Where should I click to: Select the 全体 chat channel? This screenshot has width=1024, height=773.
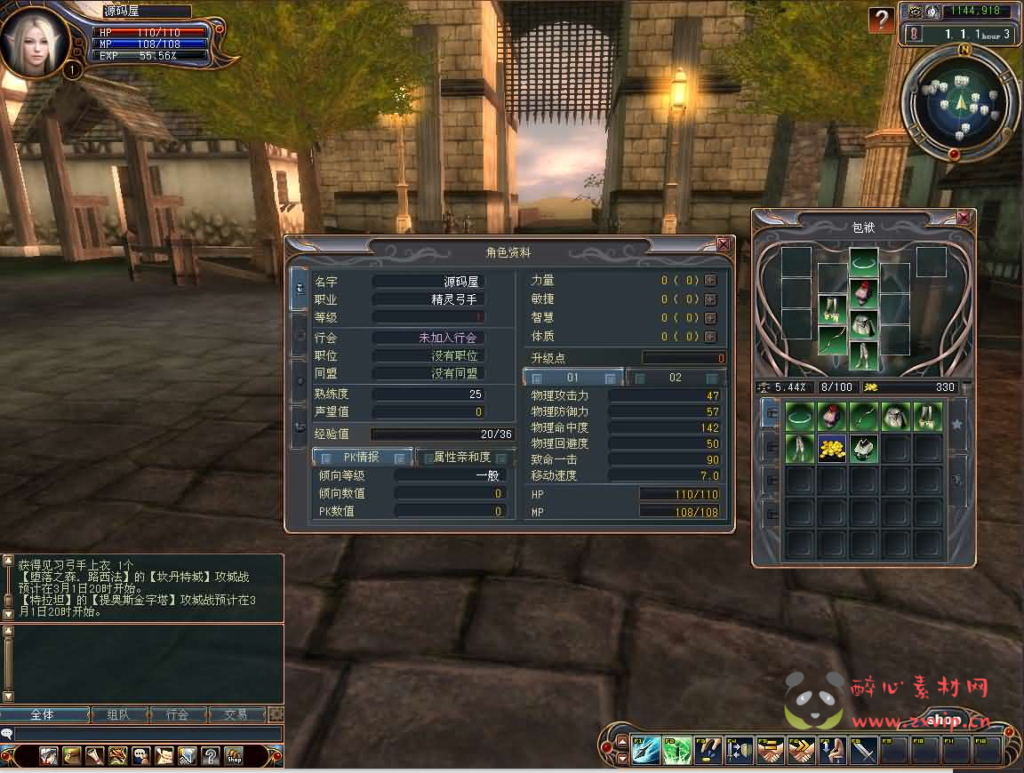tap(42, 715)
